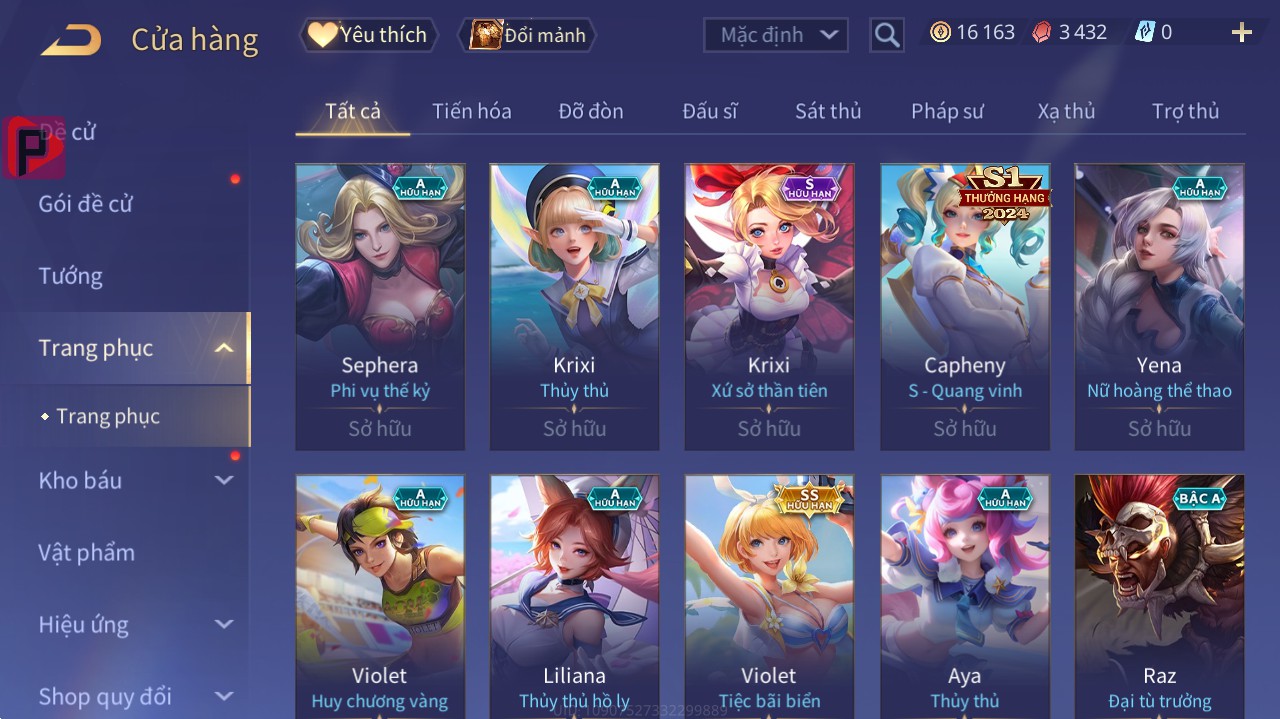Go to the Tướng shop section
This screenshot has width=1280, height=719.
[x=71, y=276]
